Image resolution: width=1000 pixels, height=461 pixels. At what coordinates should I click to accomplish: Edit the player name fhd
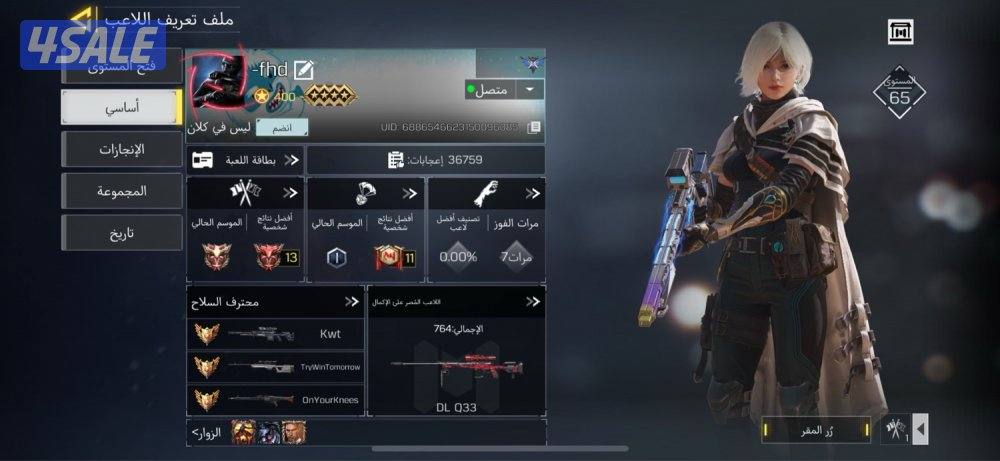pyautogui.click(x=304, y=70)
